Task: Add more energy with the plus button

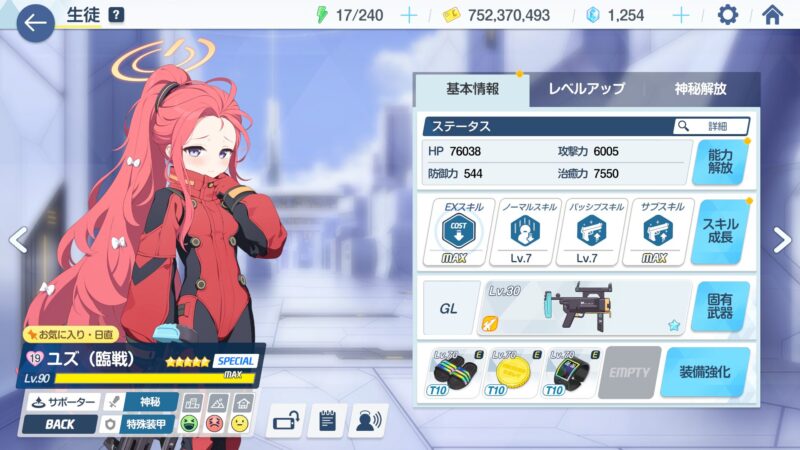Action: (x=408, y=15)
